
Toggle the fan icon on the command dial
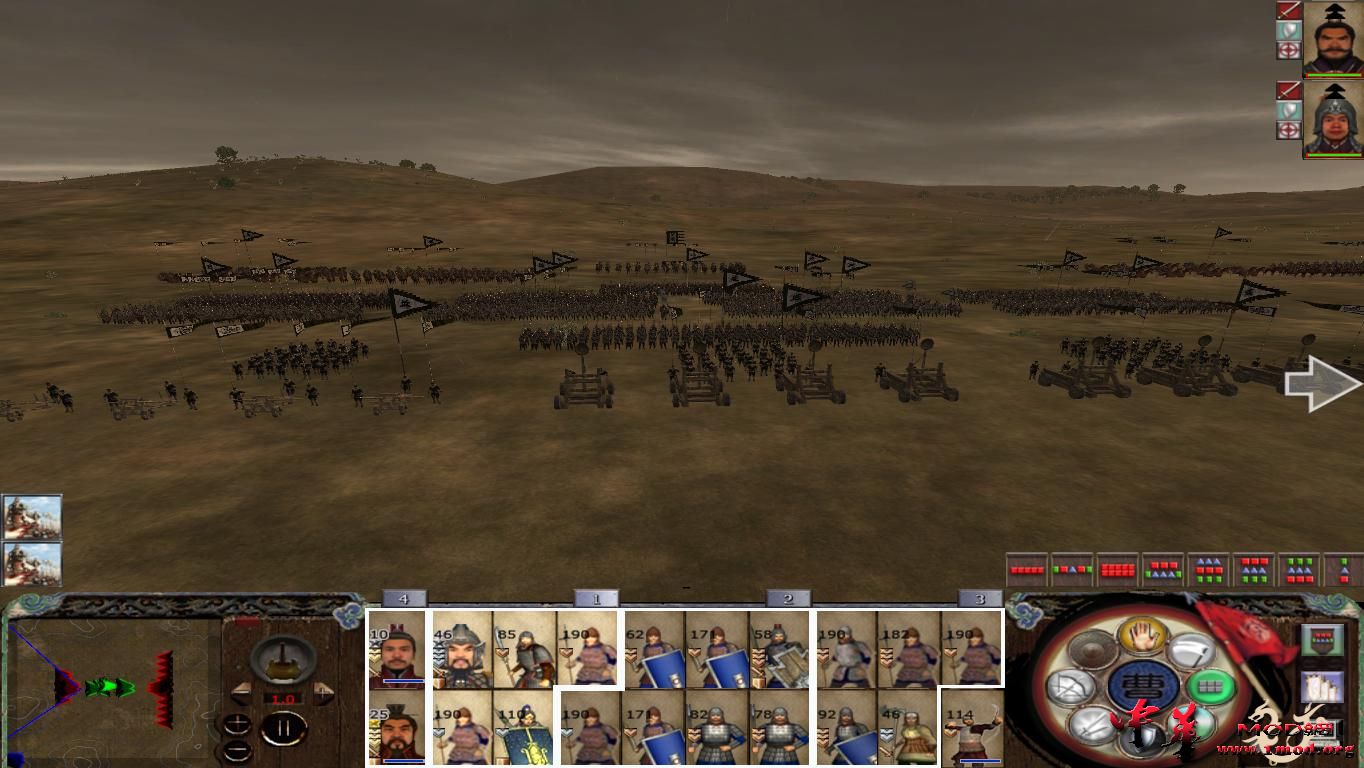point(1069,686)
